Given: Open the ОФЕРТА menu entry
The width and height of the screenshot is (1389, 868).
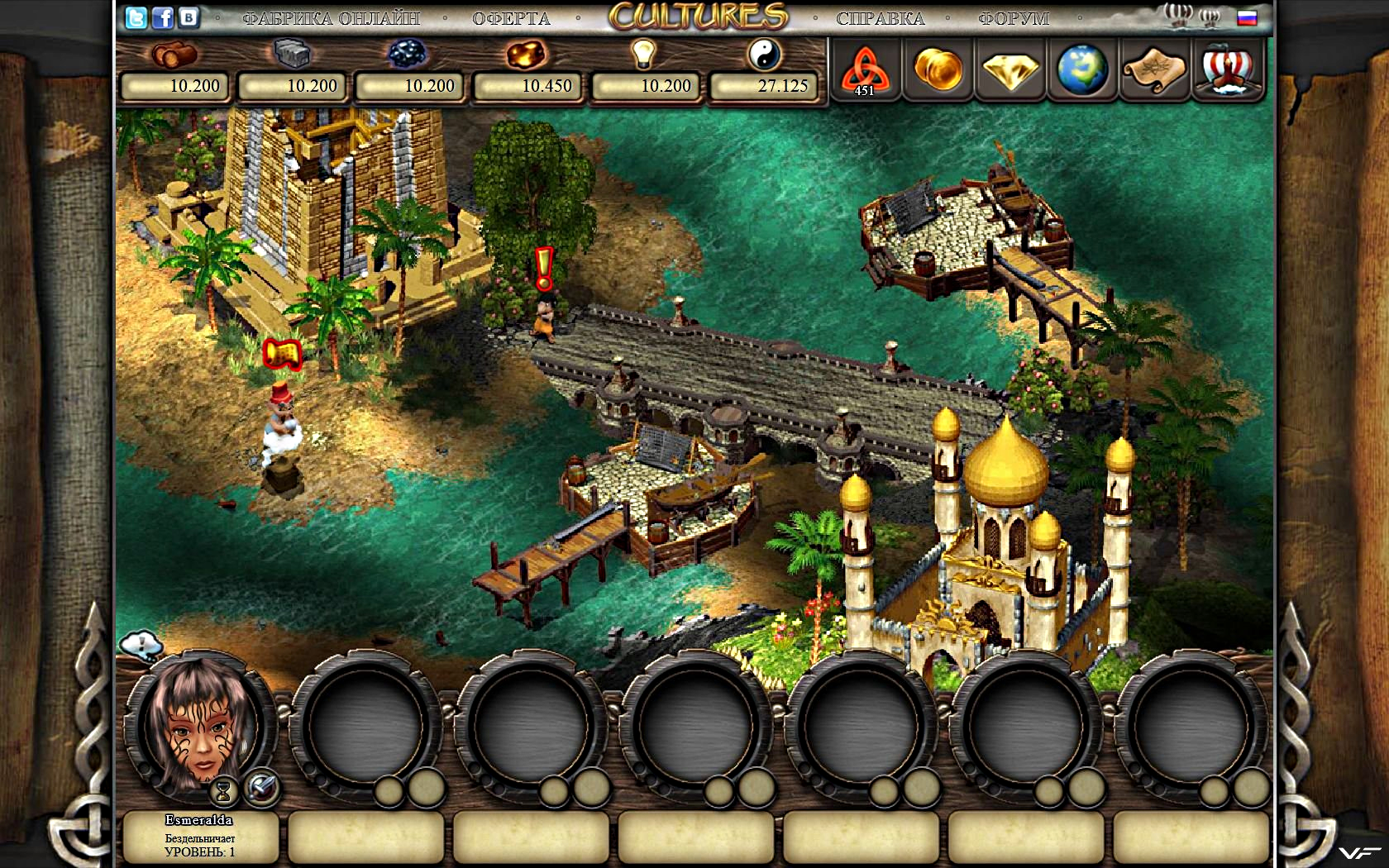Looking at the screenshot, I should tap(511, 18).
